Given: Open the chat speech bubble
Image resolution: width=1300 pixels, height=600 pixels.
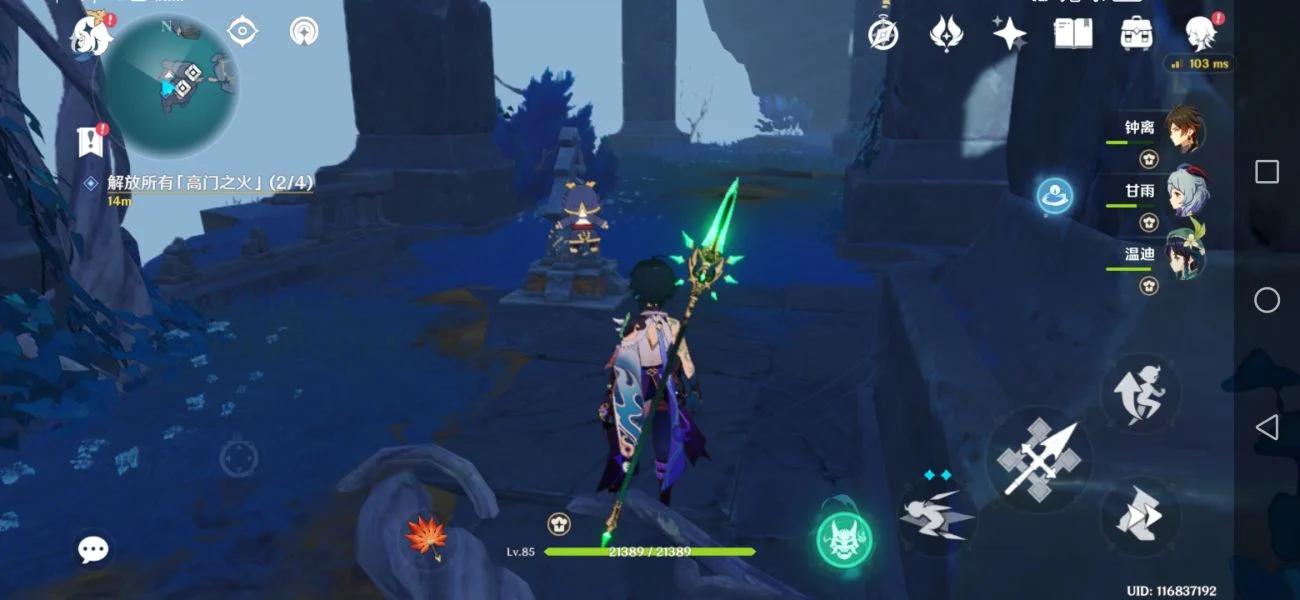Looking at the screenshot, I should [x=93, y=548].
